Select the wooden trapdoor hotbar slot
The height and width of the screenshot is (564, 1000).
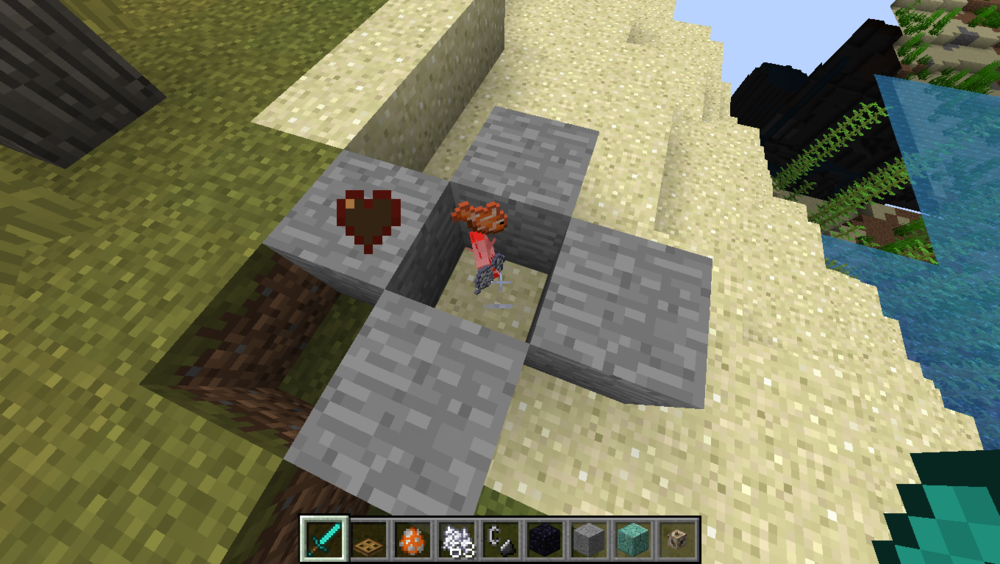point(369,540)
